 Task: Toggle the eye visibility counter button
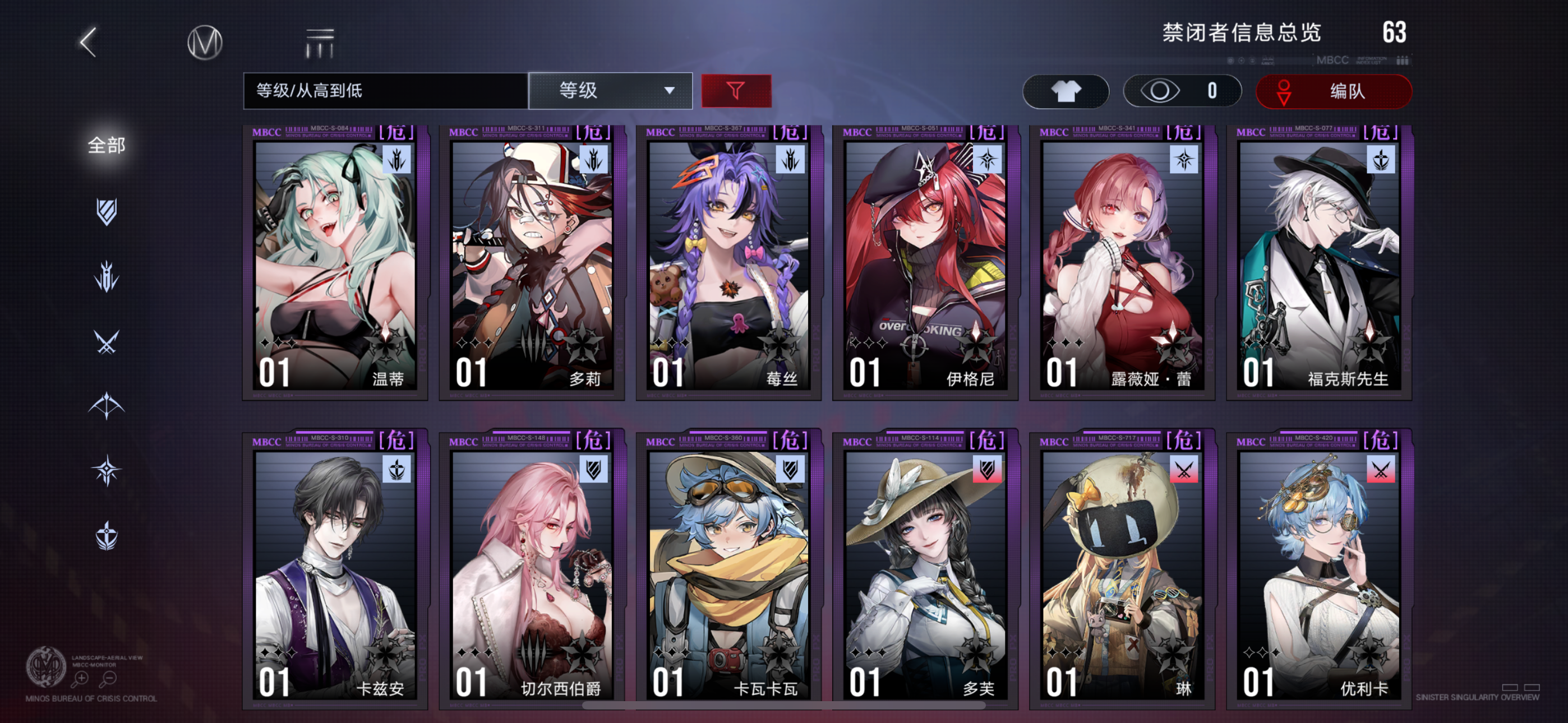pyautogui.click(x=1181, y=91)
